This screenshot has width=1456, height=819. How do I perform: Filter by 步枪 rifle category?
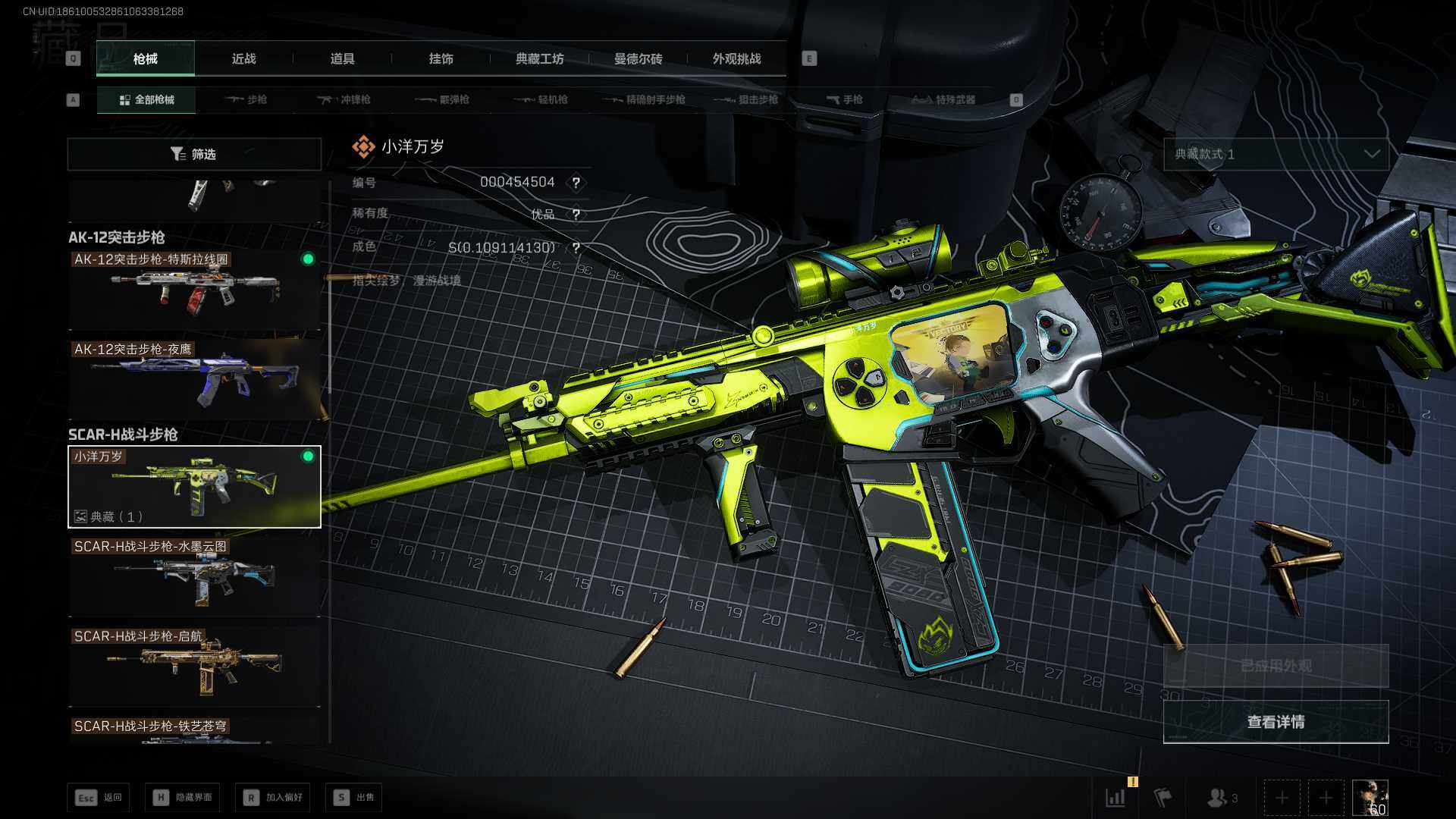(x=246, y=99)
